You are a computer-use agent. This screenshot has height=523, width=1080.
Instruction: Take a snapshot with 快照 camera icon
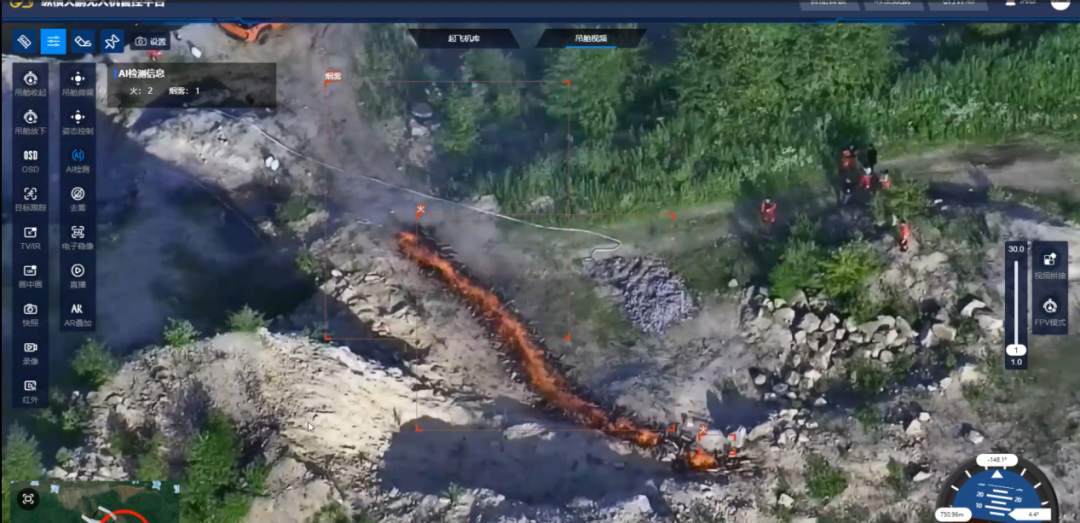point(30,313)
